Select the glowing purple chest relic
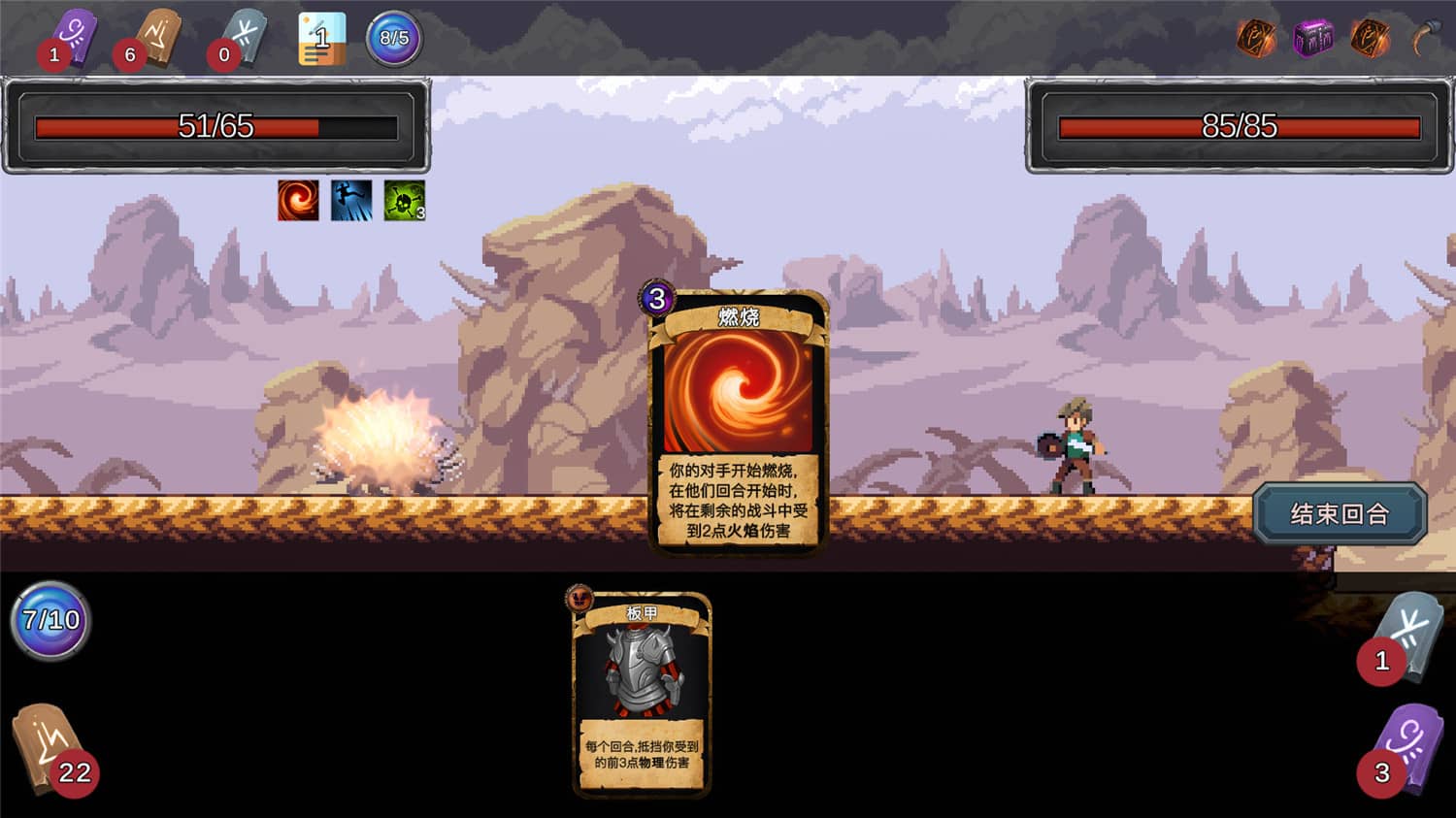 (x=1313, y=39)
